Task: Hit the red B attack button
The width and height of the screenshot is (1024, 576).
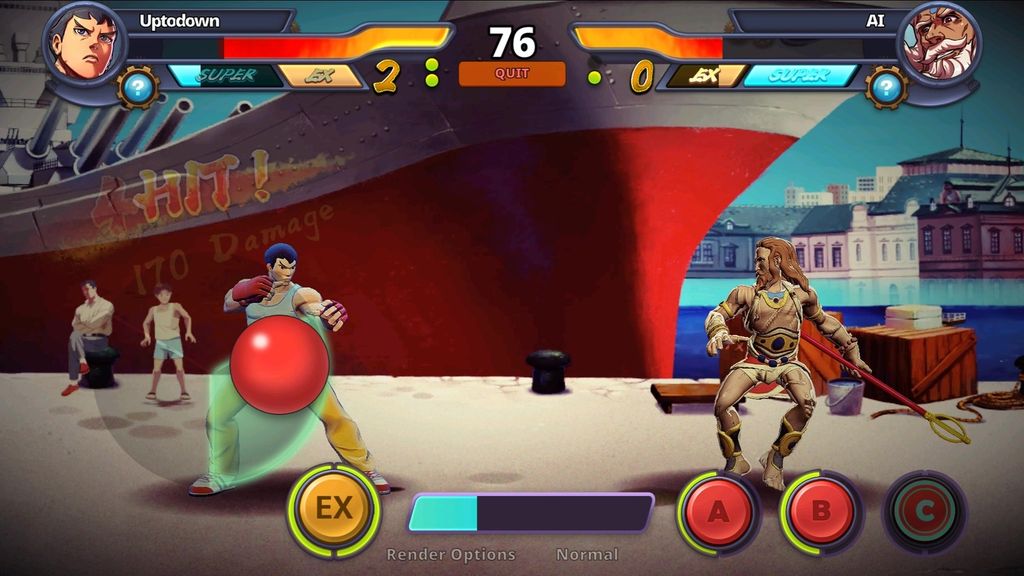Action: click(x=820, y=512)
